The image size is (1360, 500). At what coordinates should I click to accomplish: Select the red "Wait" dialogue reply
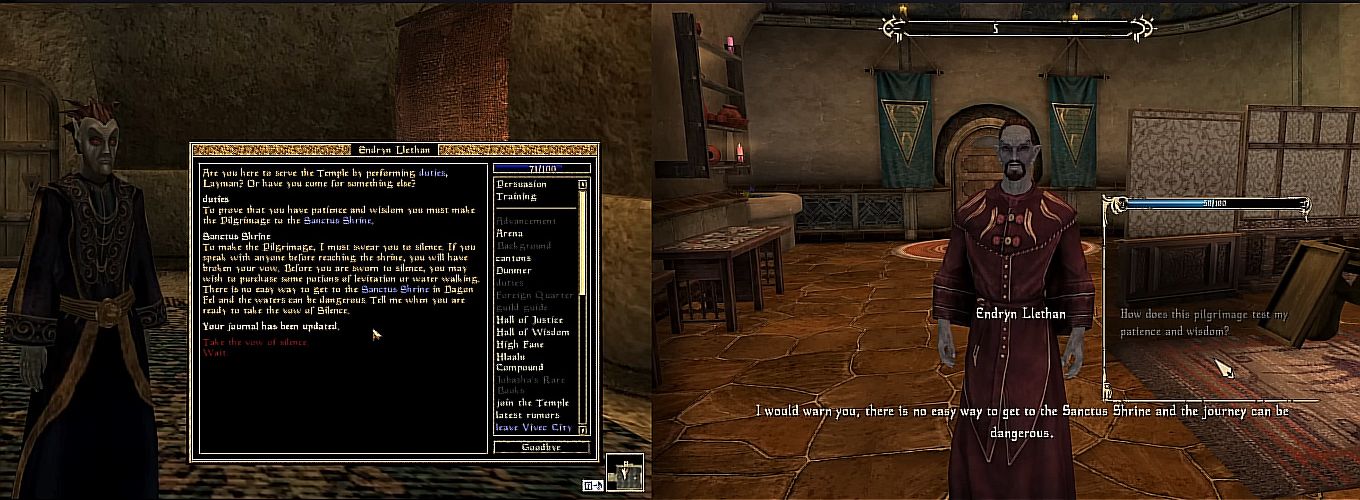[x=214, y=352]
